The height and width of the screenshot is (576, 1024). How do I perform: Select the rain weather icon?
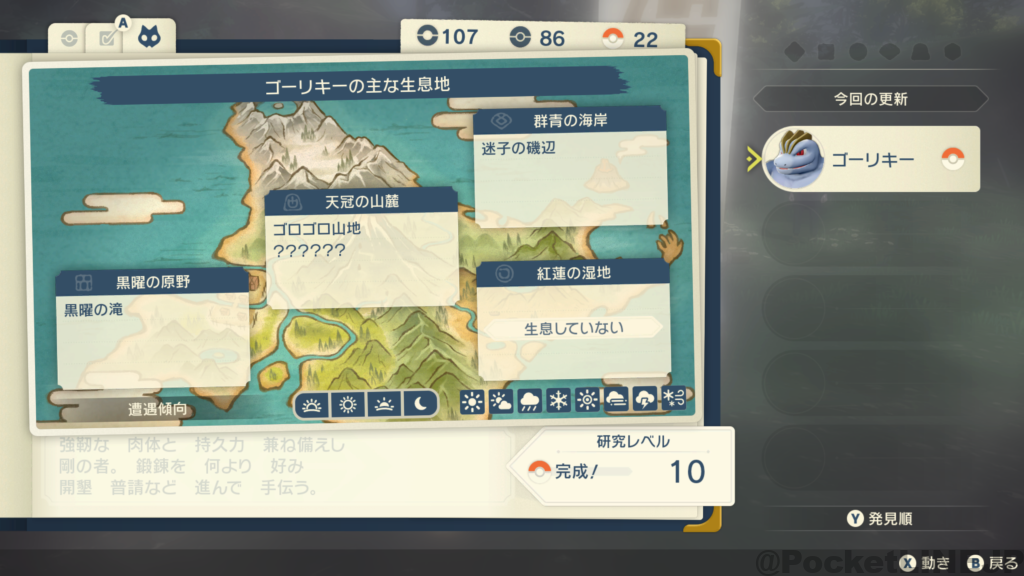[530, 402]
